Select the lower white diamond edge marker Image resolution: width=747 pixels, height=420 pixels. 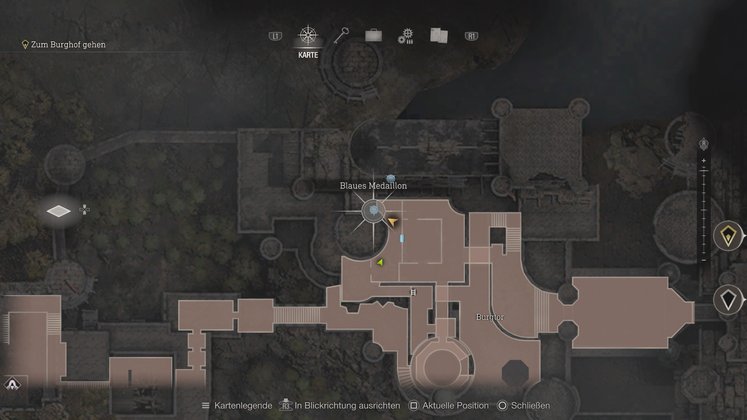[x=729, y=299]
